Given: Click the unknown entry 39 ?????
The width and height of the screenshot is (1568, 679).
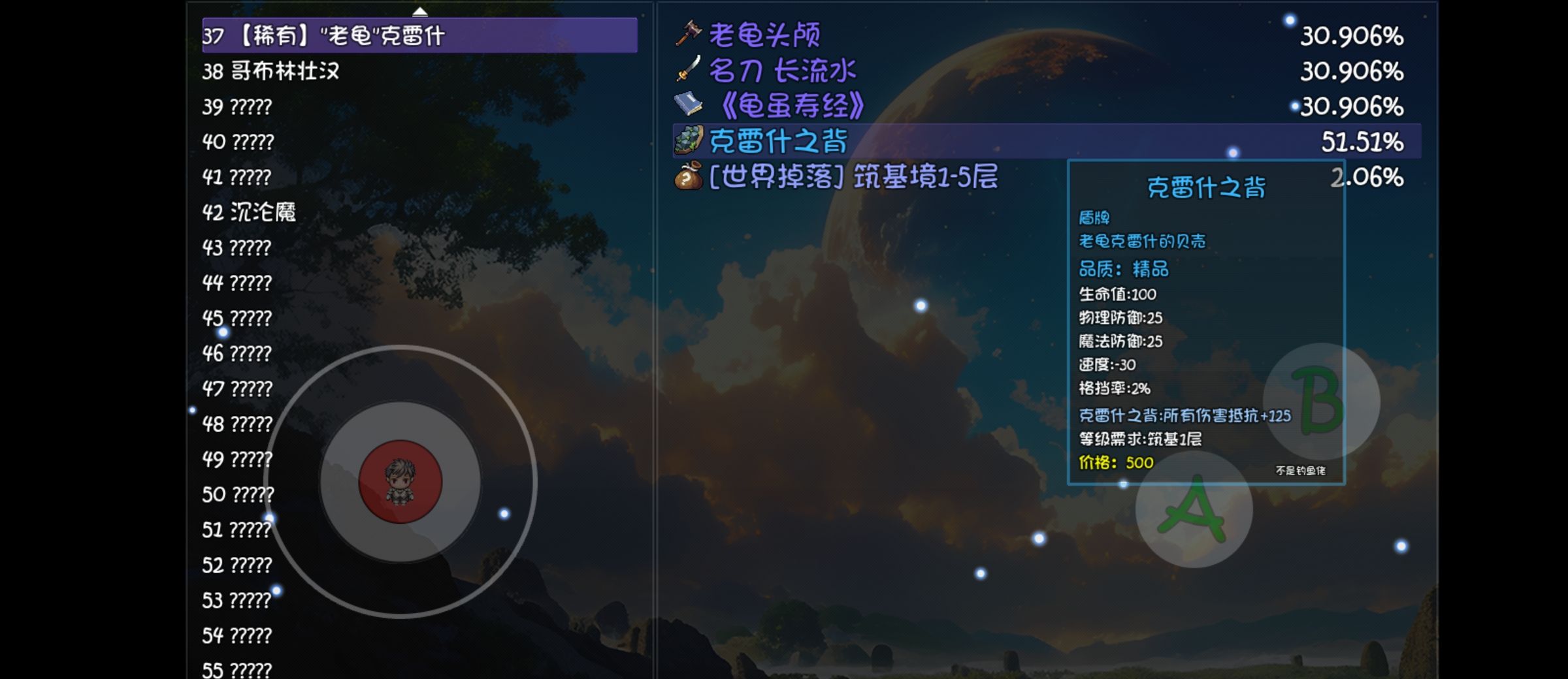Looking at the screenshot, I should [x=237, y=106].
